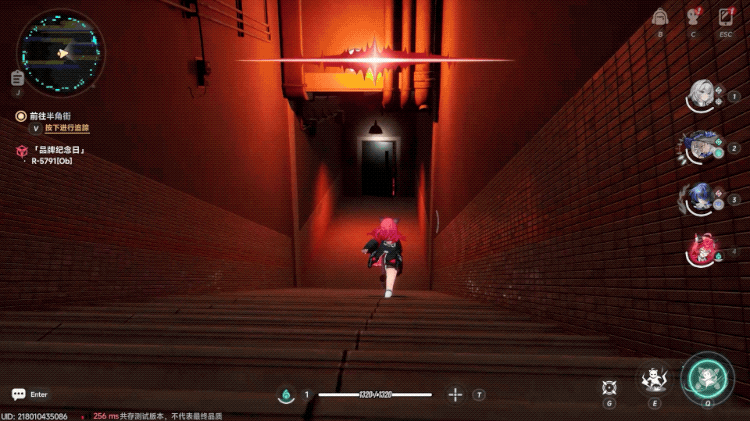Select the red-haired character portrait

702,249
